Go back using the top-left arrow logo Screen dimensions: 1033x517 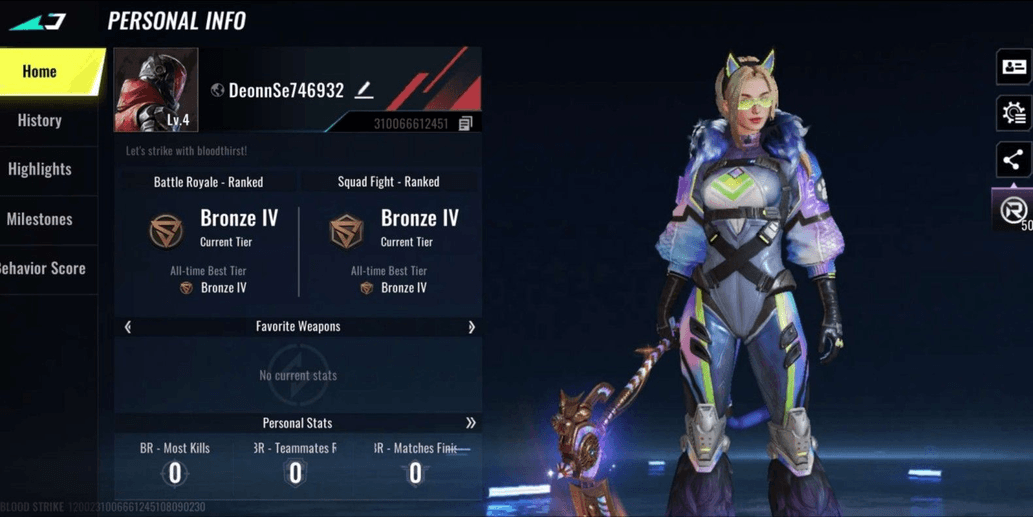[38, 21]
